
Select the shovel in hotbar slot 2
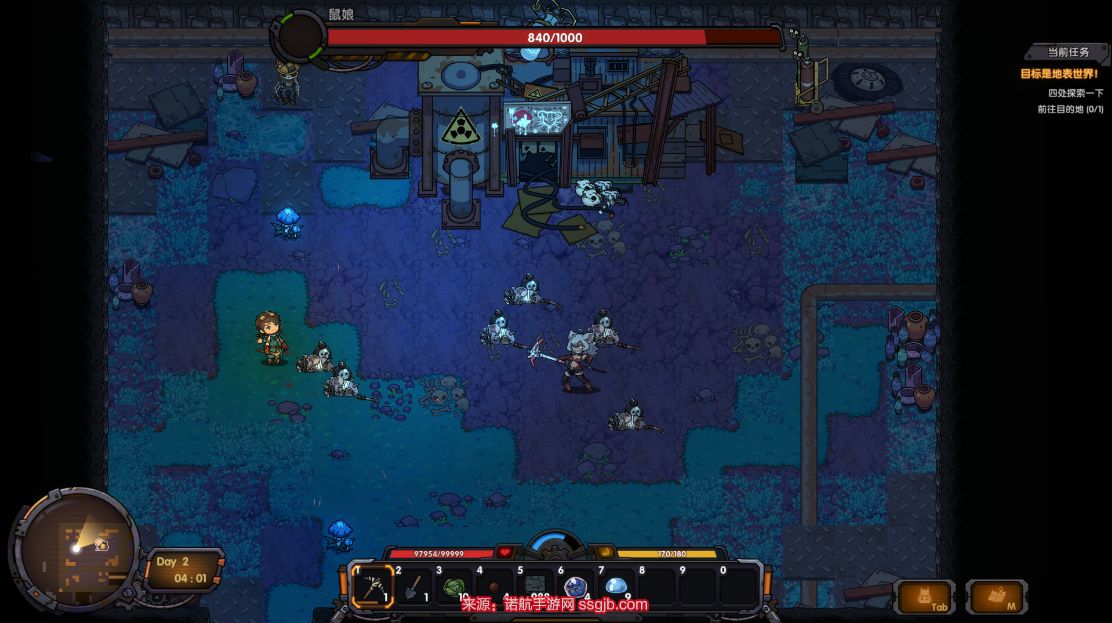[x=413, y=587]
